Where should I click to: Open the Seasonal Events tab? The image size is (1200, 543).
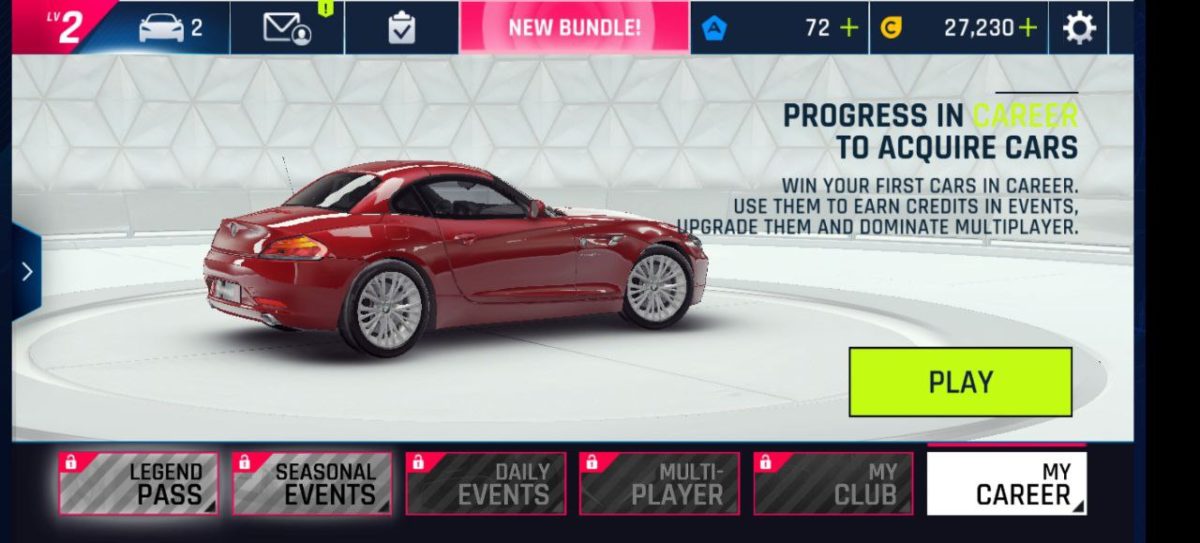312,484
